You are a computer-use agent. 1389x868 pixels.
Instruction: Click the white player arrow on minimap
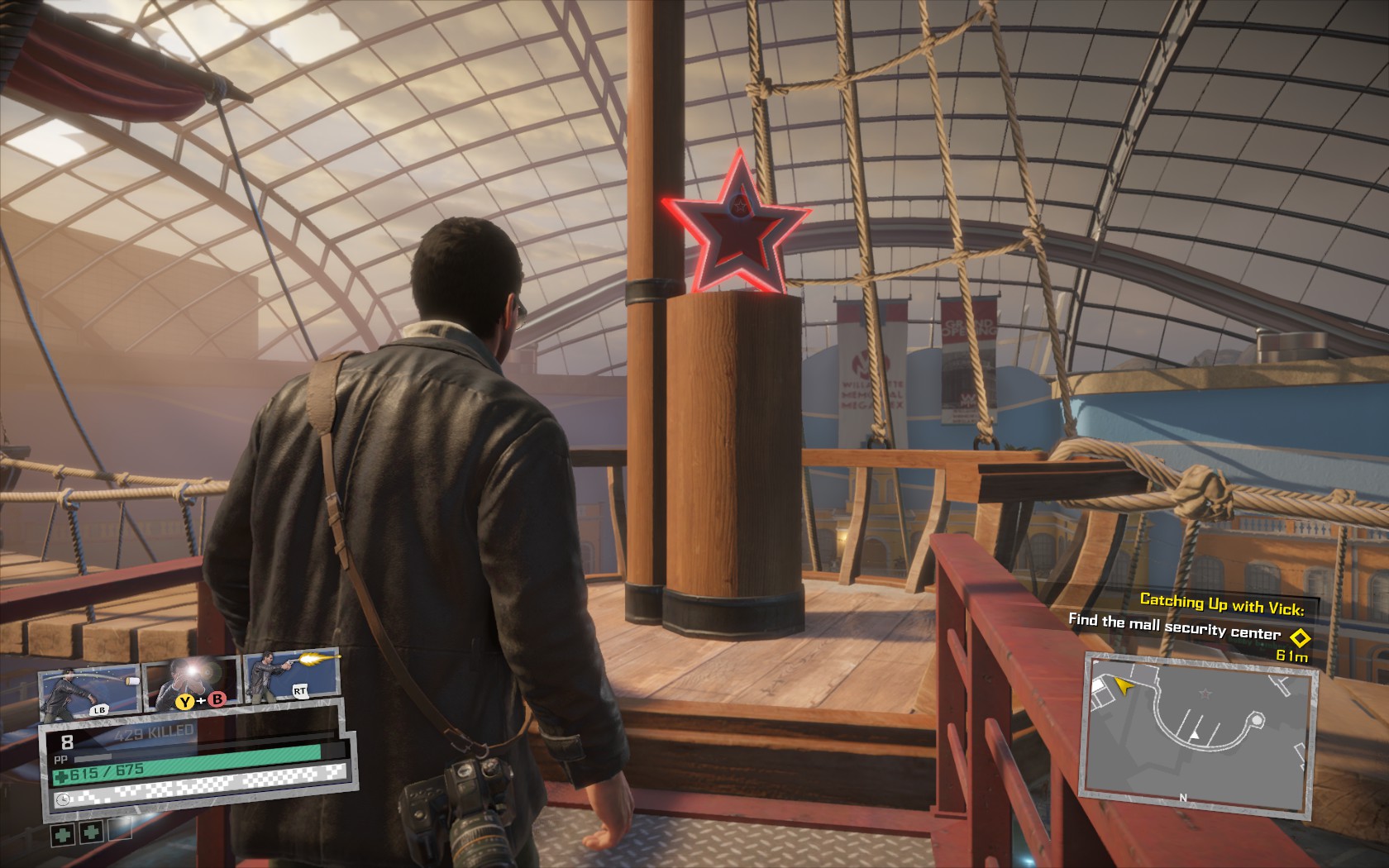click(1194, 735)
